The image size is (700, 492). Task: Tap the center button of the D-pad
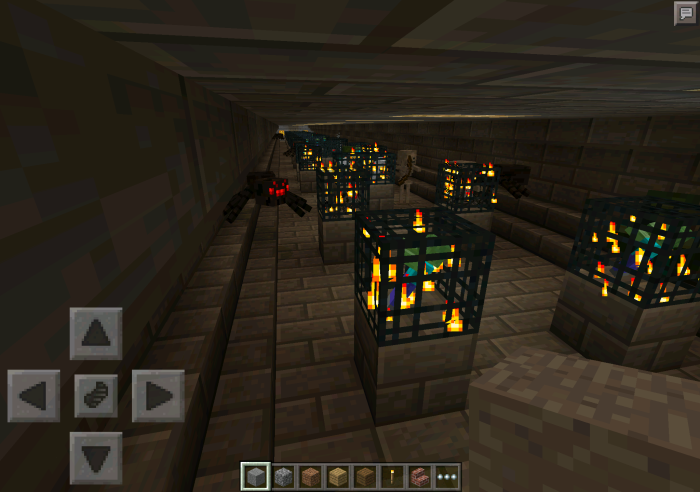[x=96, y=396]
